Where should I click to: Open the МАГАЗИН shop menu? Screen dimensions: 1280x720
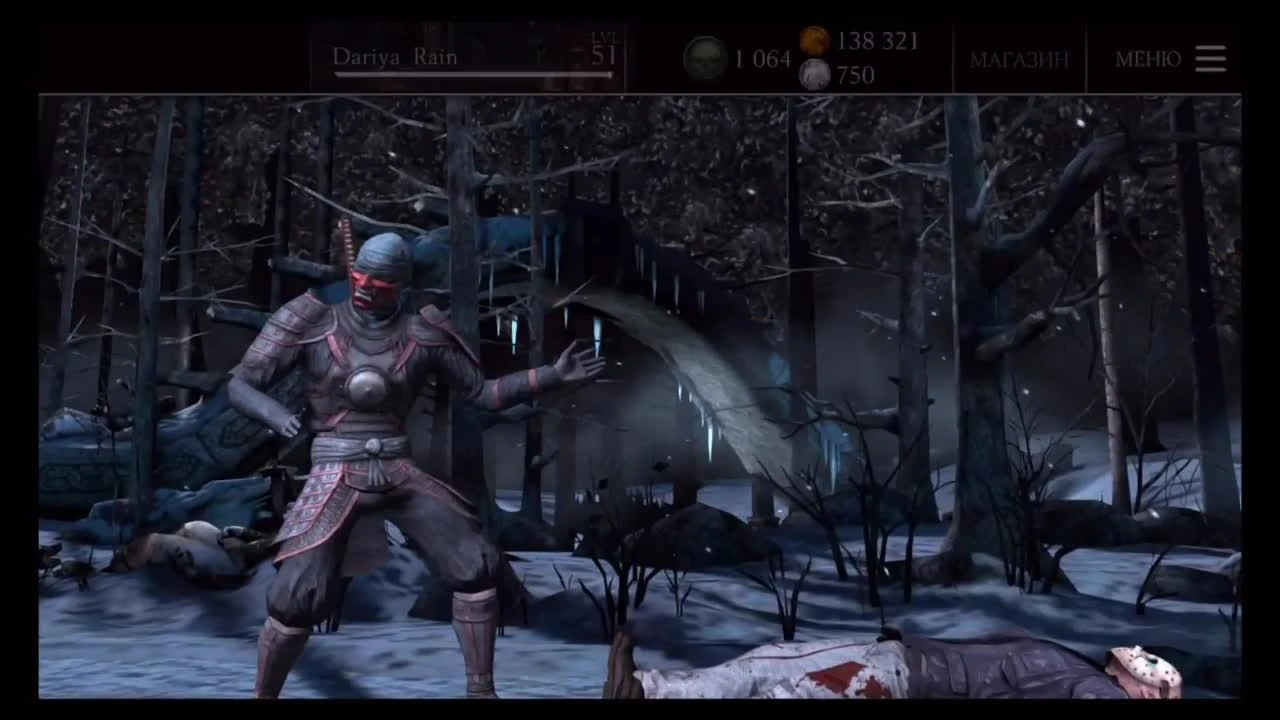pyautogui.click(x=1019, y=59)
